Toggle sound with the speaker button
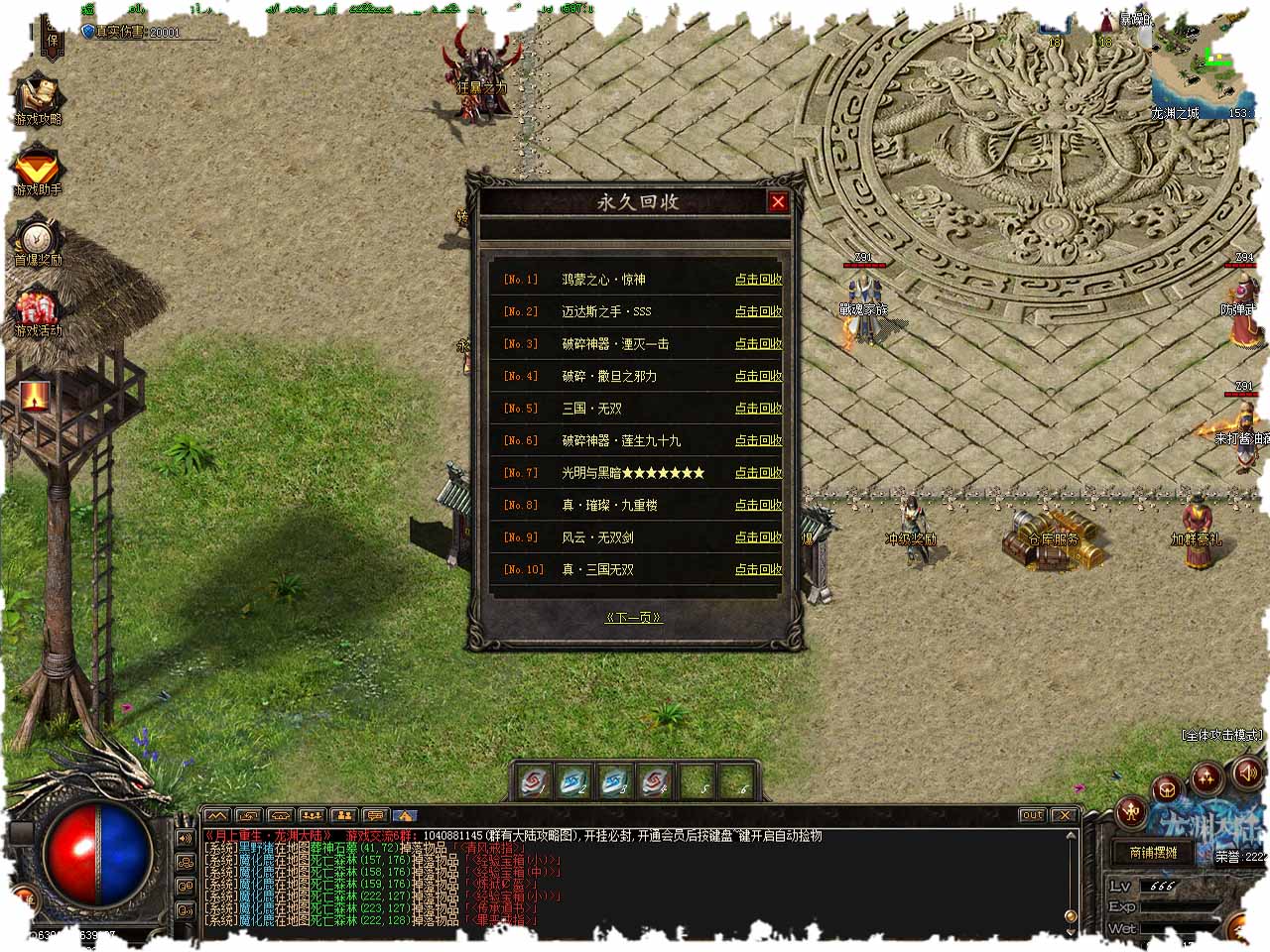Screen dimensions: 1270x952 pos(1246,771)
